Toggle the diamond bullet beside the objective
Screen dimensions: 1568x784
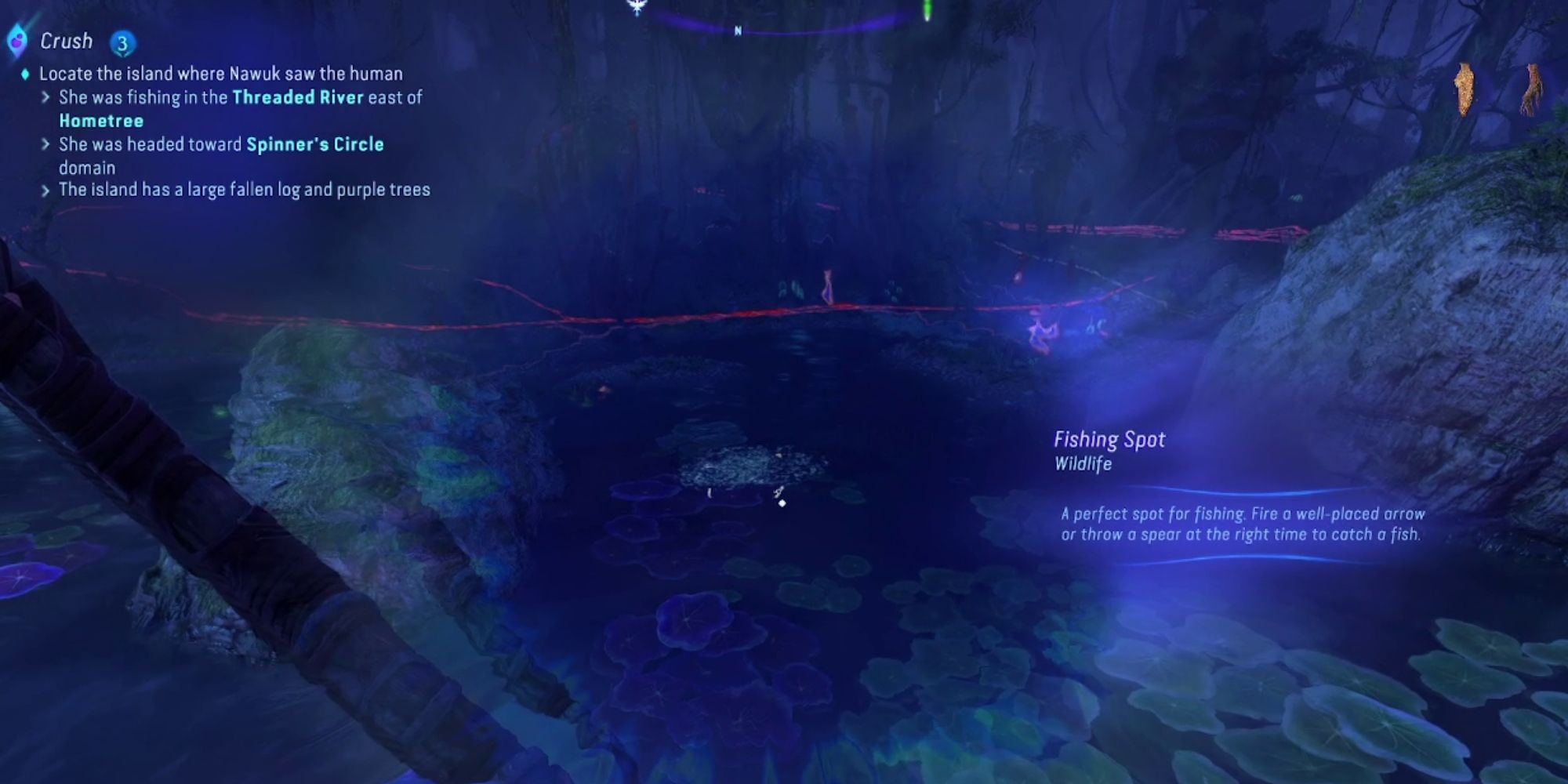[26, 73]
